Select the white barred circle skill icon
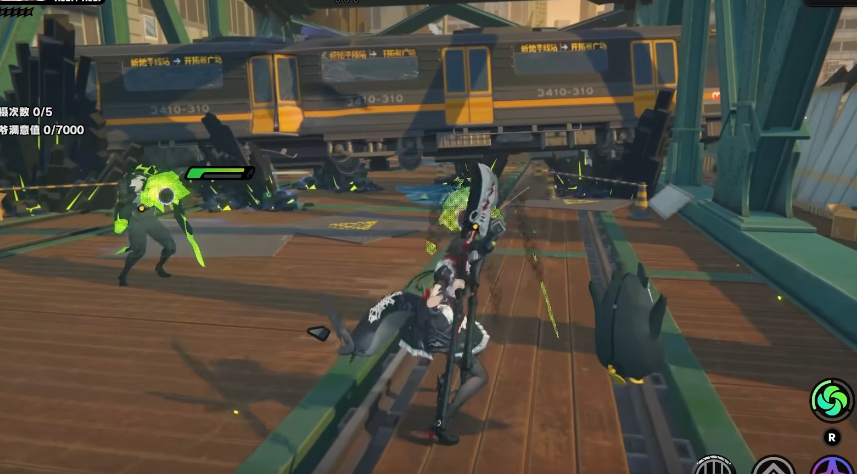Viewport: 857px width, 474px height. 715,467
